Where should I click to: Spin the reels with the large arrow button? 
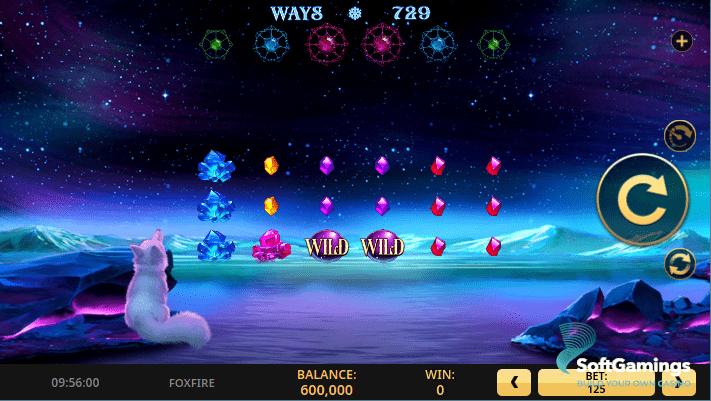click(x=642, y=200)
